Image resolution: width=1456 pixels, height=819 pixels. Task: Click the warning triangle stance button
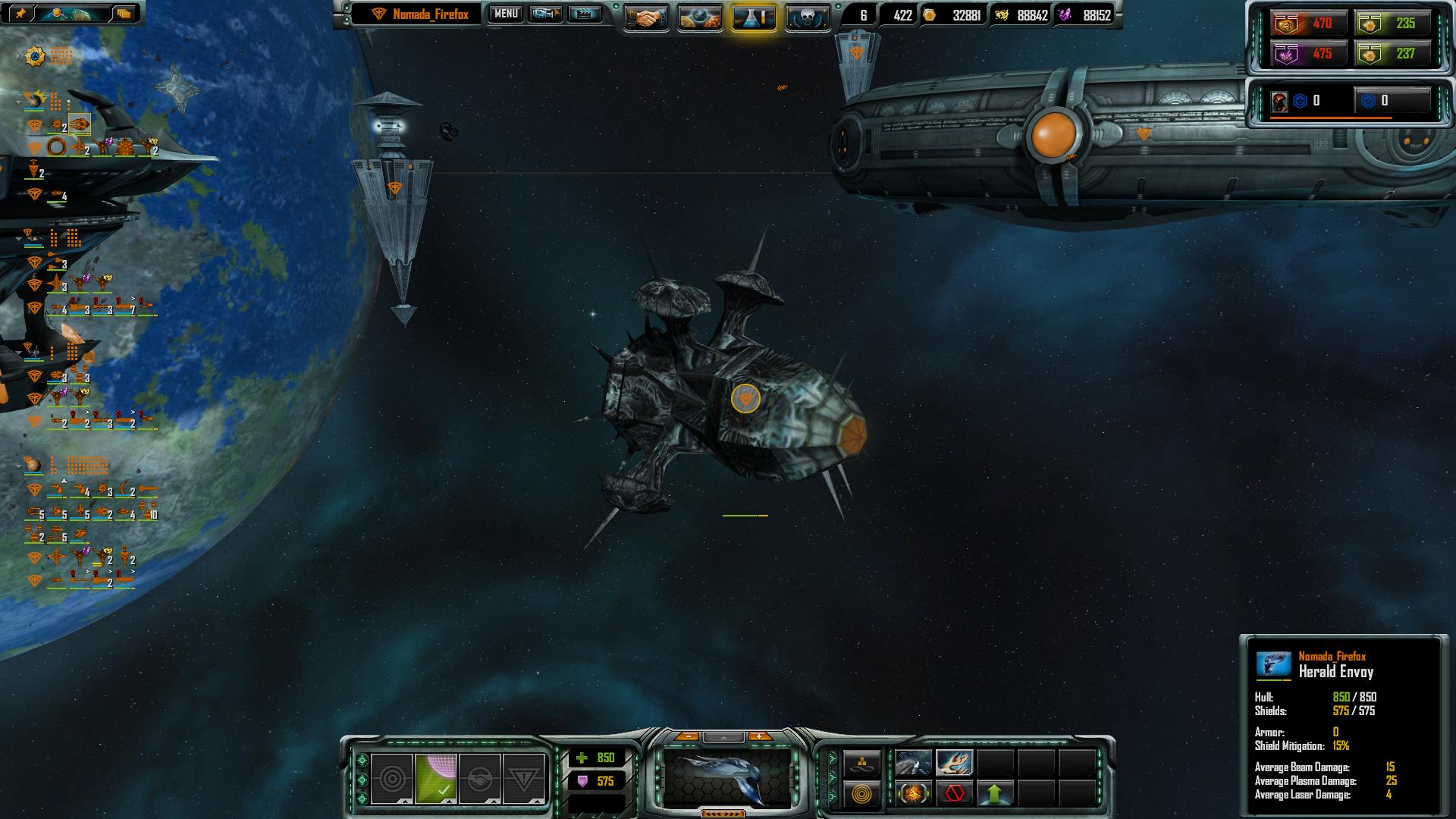[x=523, y=779]
